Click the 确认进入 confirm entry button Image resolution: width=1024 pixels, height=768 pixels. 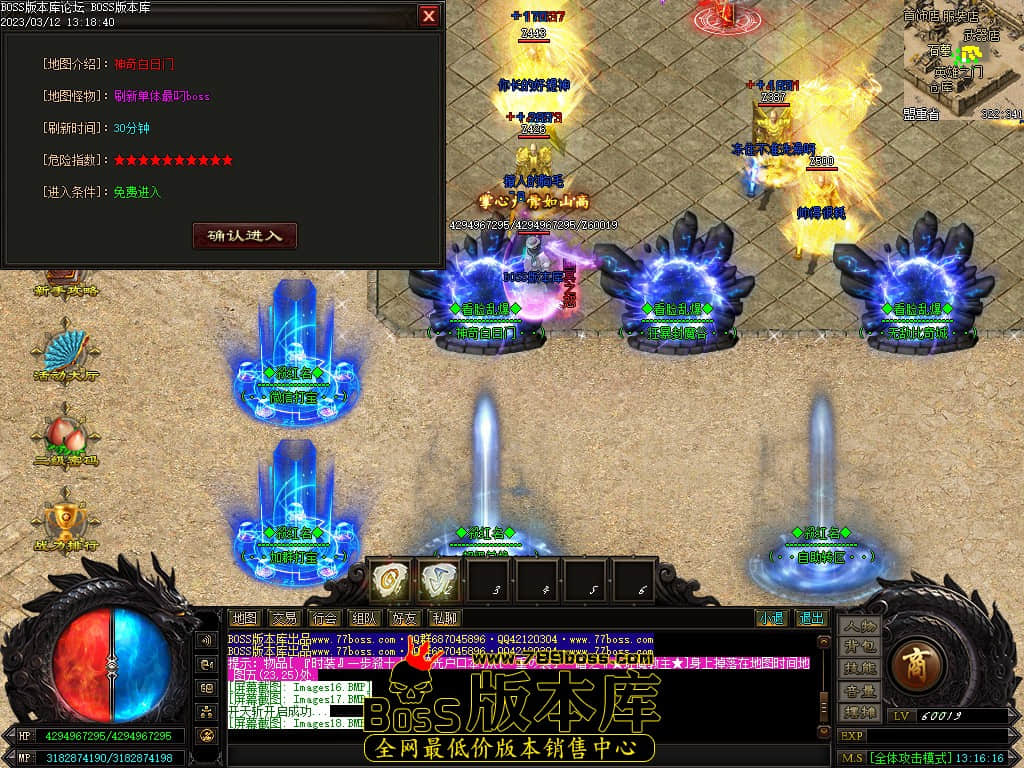pos(245,236)
